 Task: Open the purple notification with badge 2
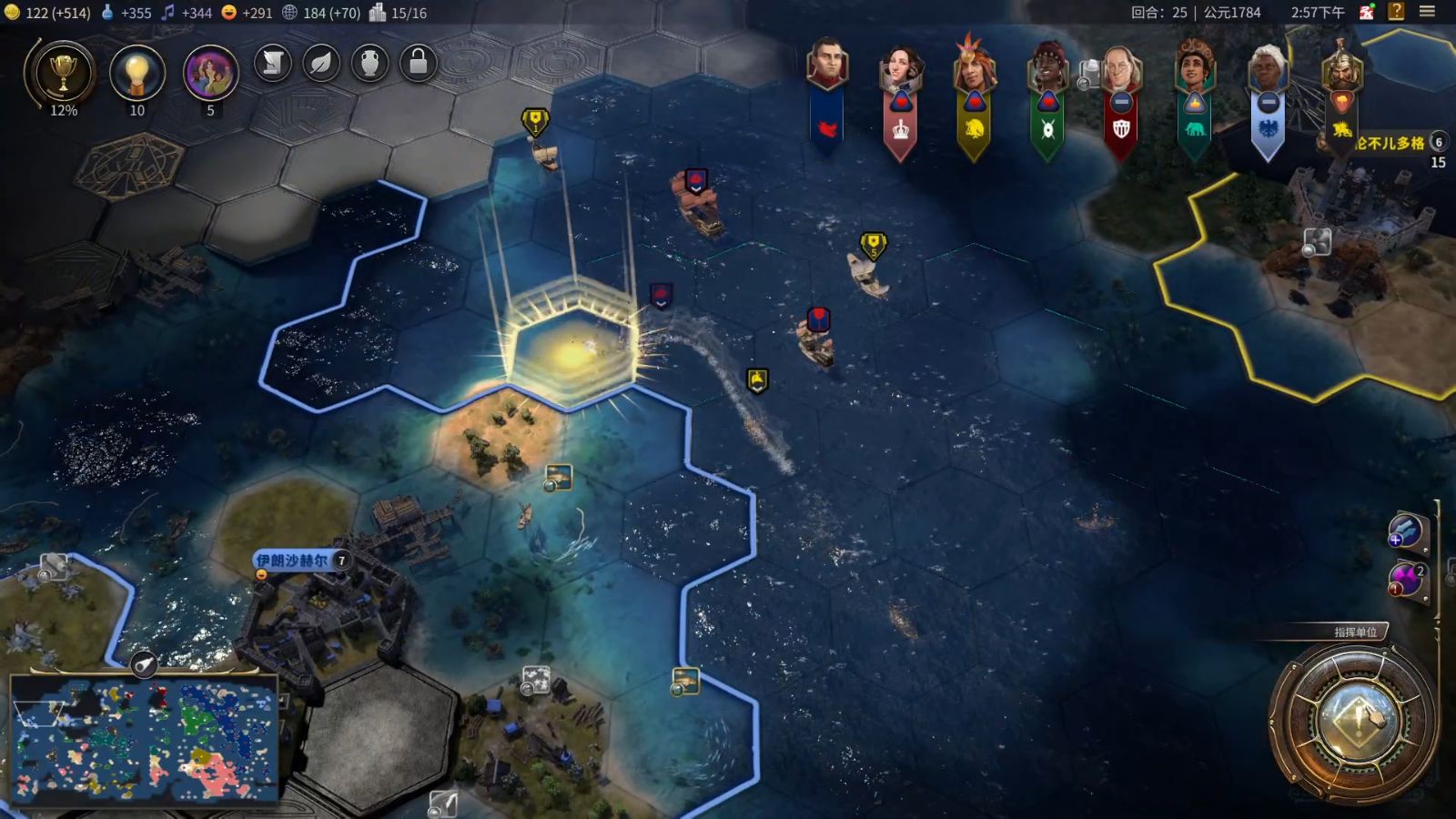click(1407, 580)
